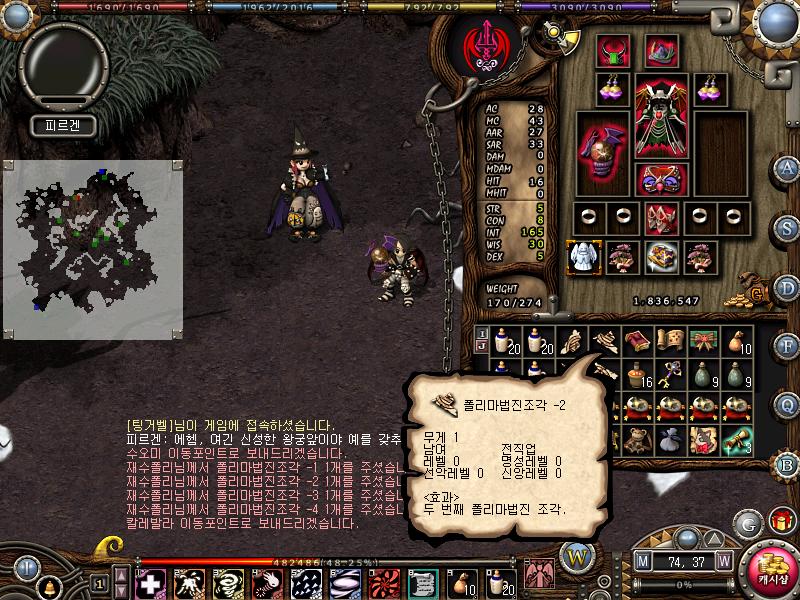
Task: Click the red gift box button
Action: [x=780, y=521]
